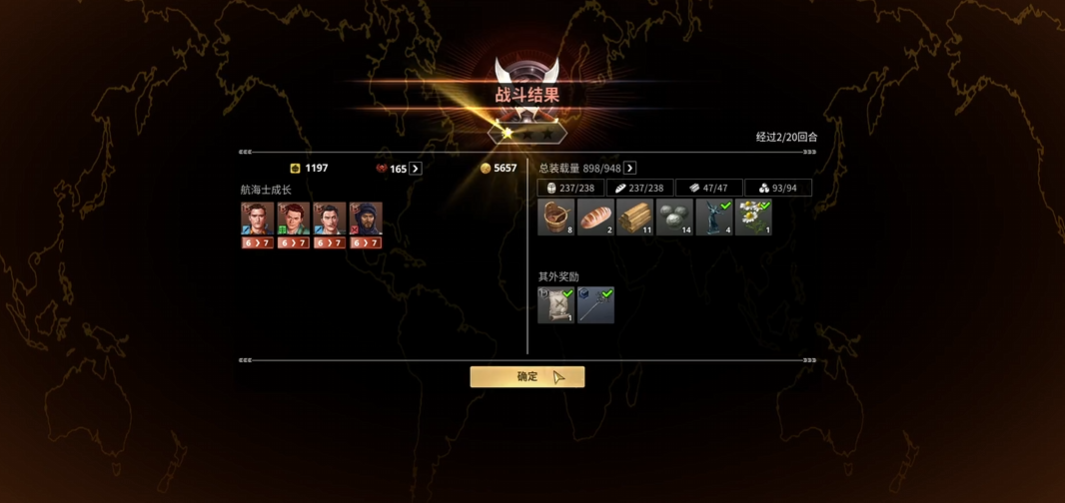Viewport: 1065px width, 503px height.
Task: Select the bread loaf reward item
Action: click(x=596, y=217)
